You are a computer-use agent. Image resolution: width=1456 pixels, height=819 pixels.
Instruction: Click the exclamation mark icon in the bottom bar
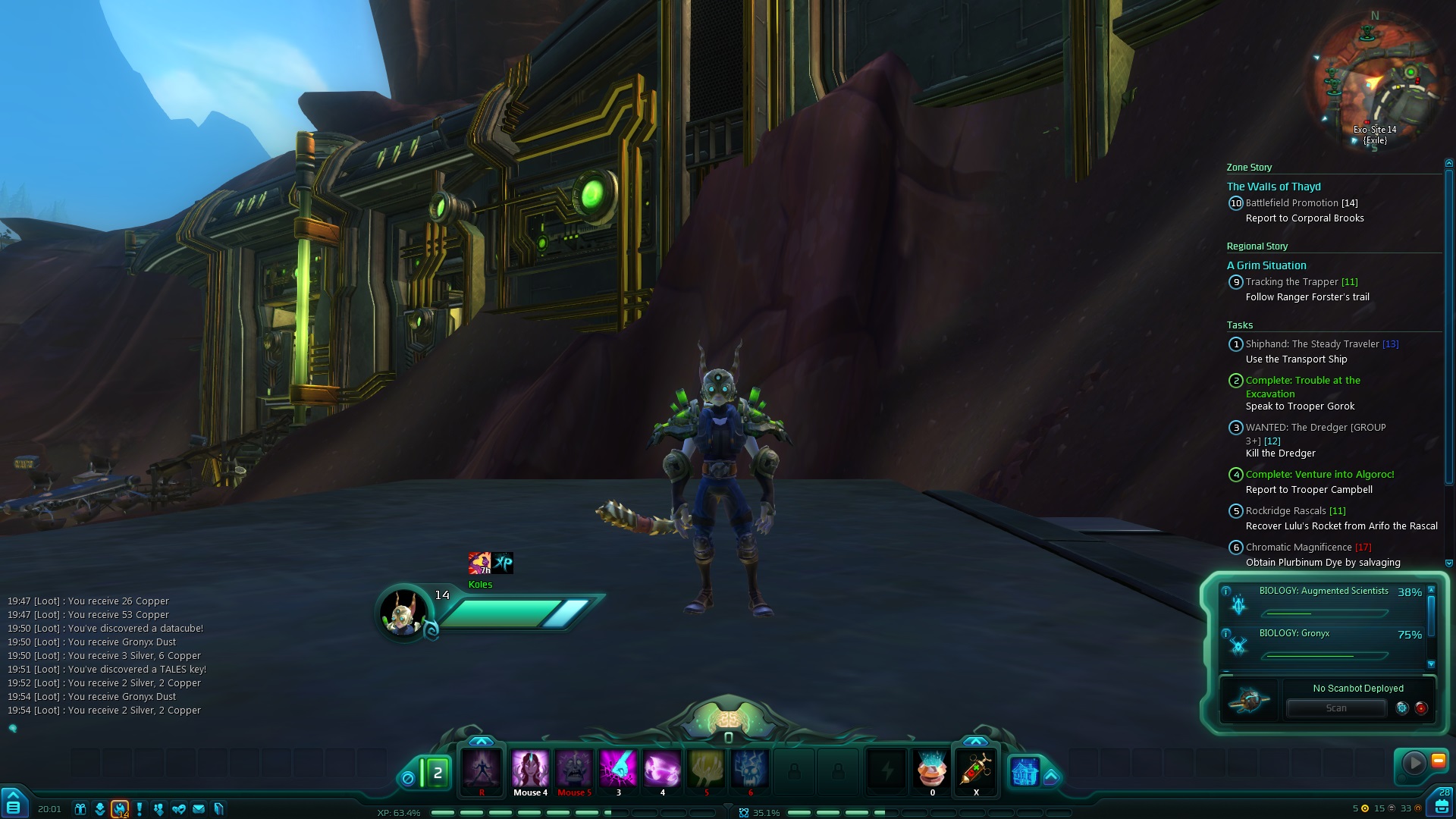[140, 809]
